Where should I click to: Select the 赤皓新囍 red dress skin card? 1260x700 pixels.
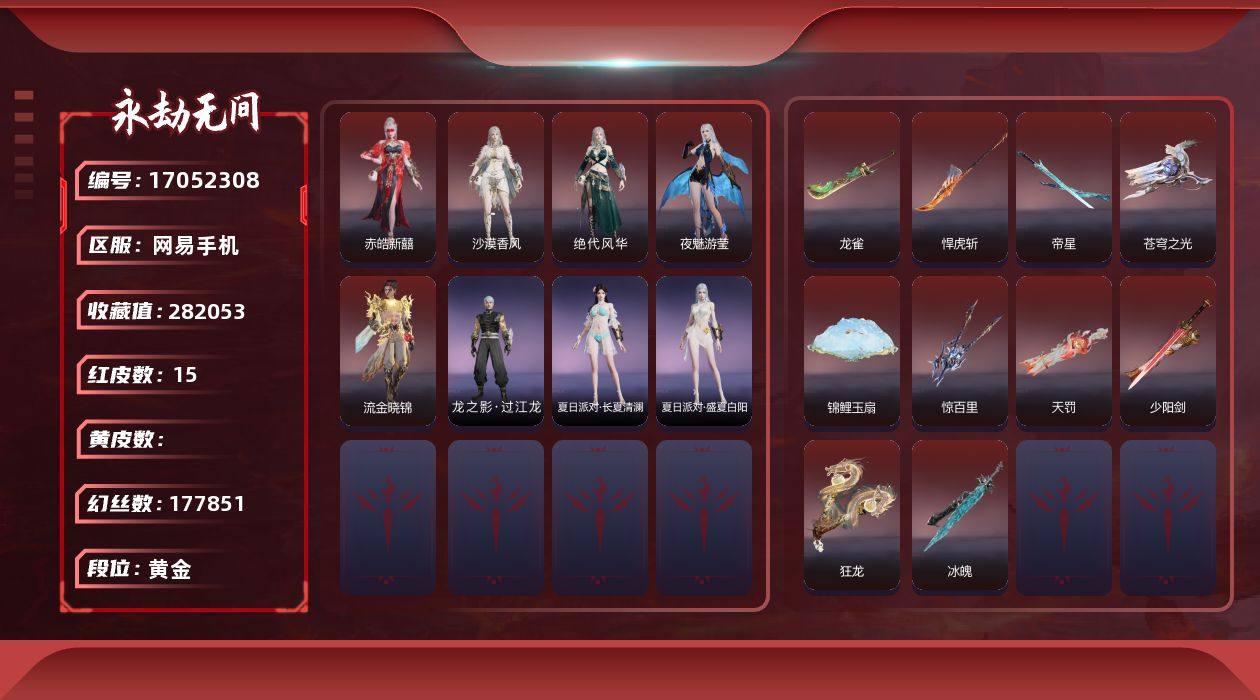tap(388, 186)
